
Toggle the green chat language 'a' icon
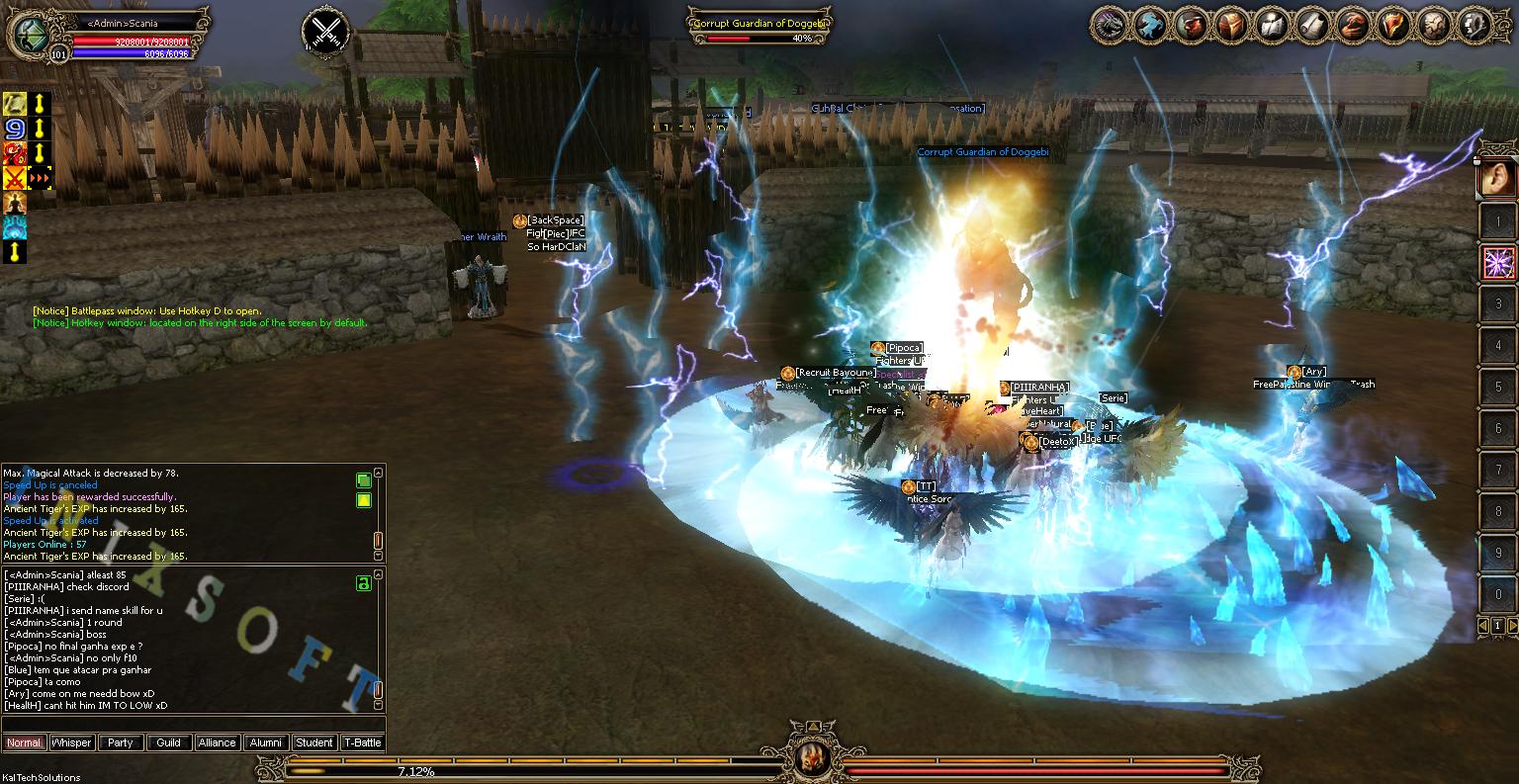pyautogui.click(x=365, y=584)
